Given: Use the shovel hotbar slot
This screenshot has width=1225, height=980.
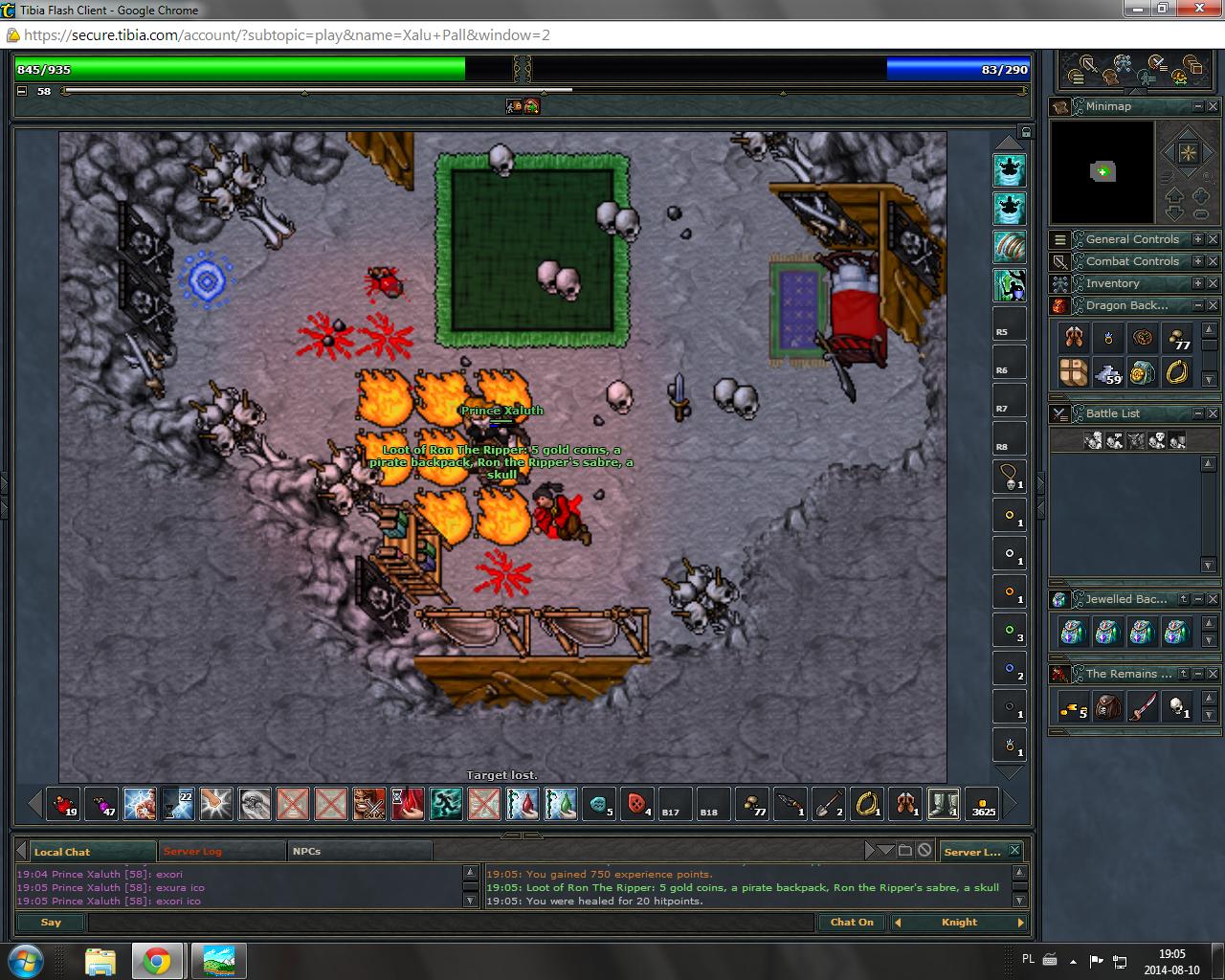Looking at the screenshot, I should (829, 804).
